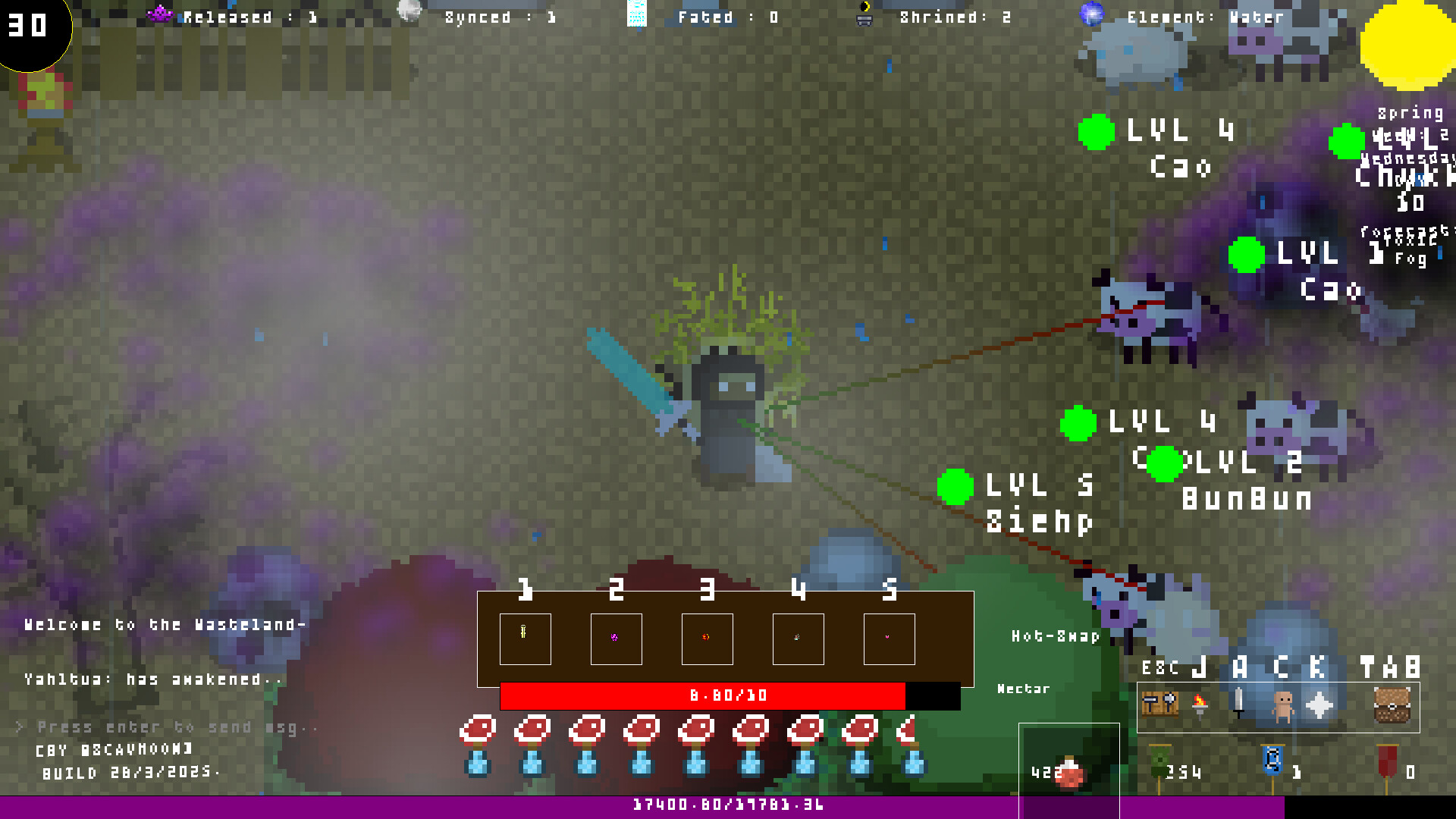This screenshot has height=819, width=1456.
Task: Click the red 8.80/10 health bar
Action: pos(728,695)
